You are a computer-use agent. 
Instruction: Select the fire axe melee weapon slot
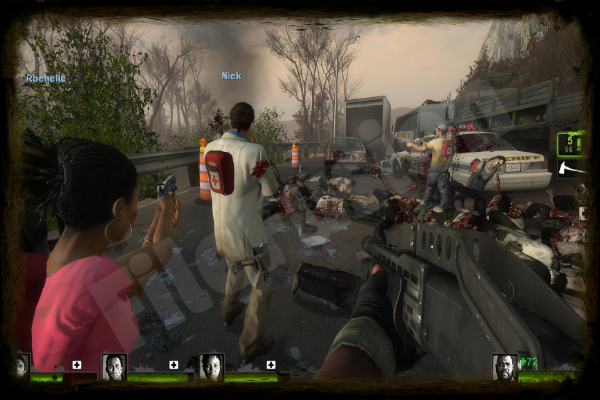coord(570,168)
